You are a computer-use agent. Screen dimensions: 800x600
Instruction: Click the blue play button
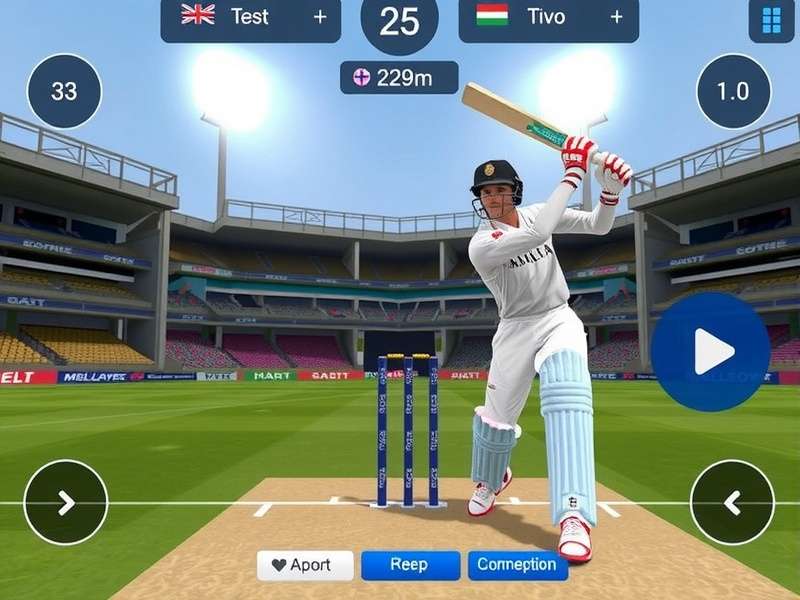(713, 351)
